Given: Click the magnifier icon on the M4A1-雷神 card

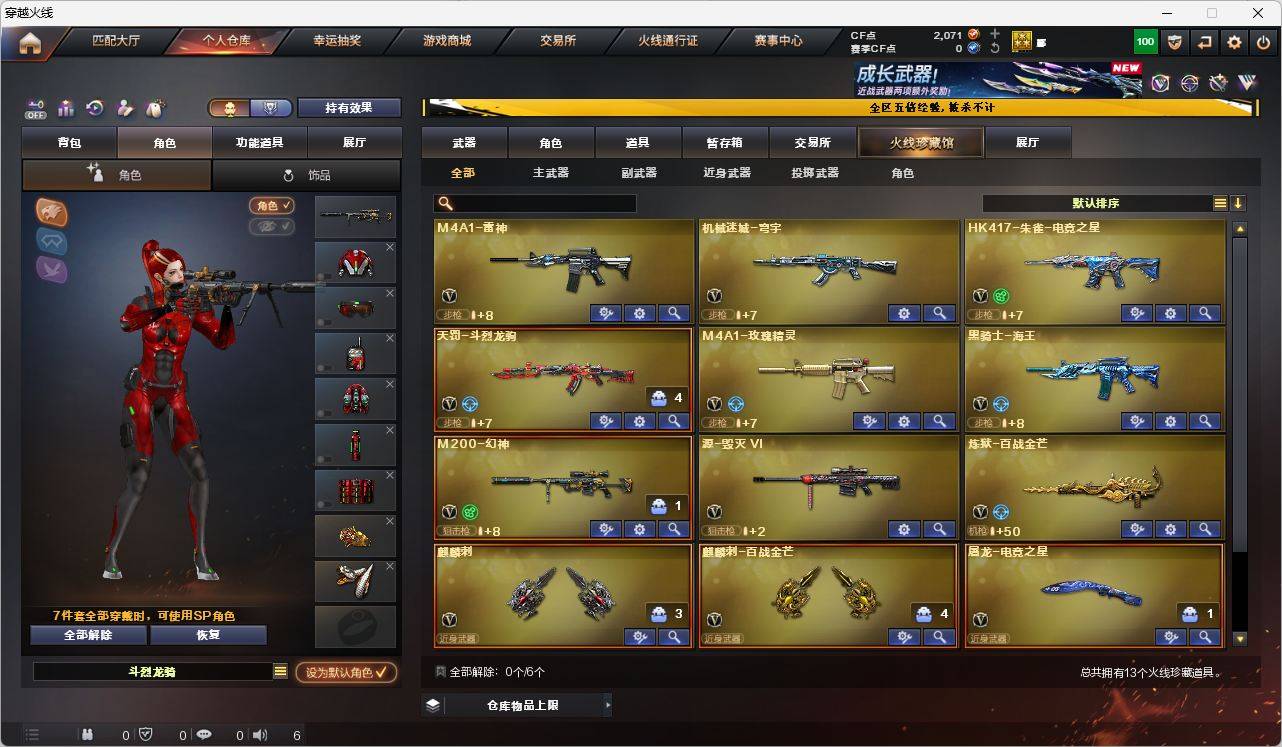Looking at the screenshot, I should [674, 313].
